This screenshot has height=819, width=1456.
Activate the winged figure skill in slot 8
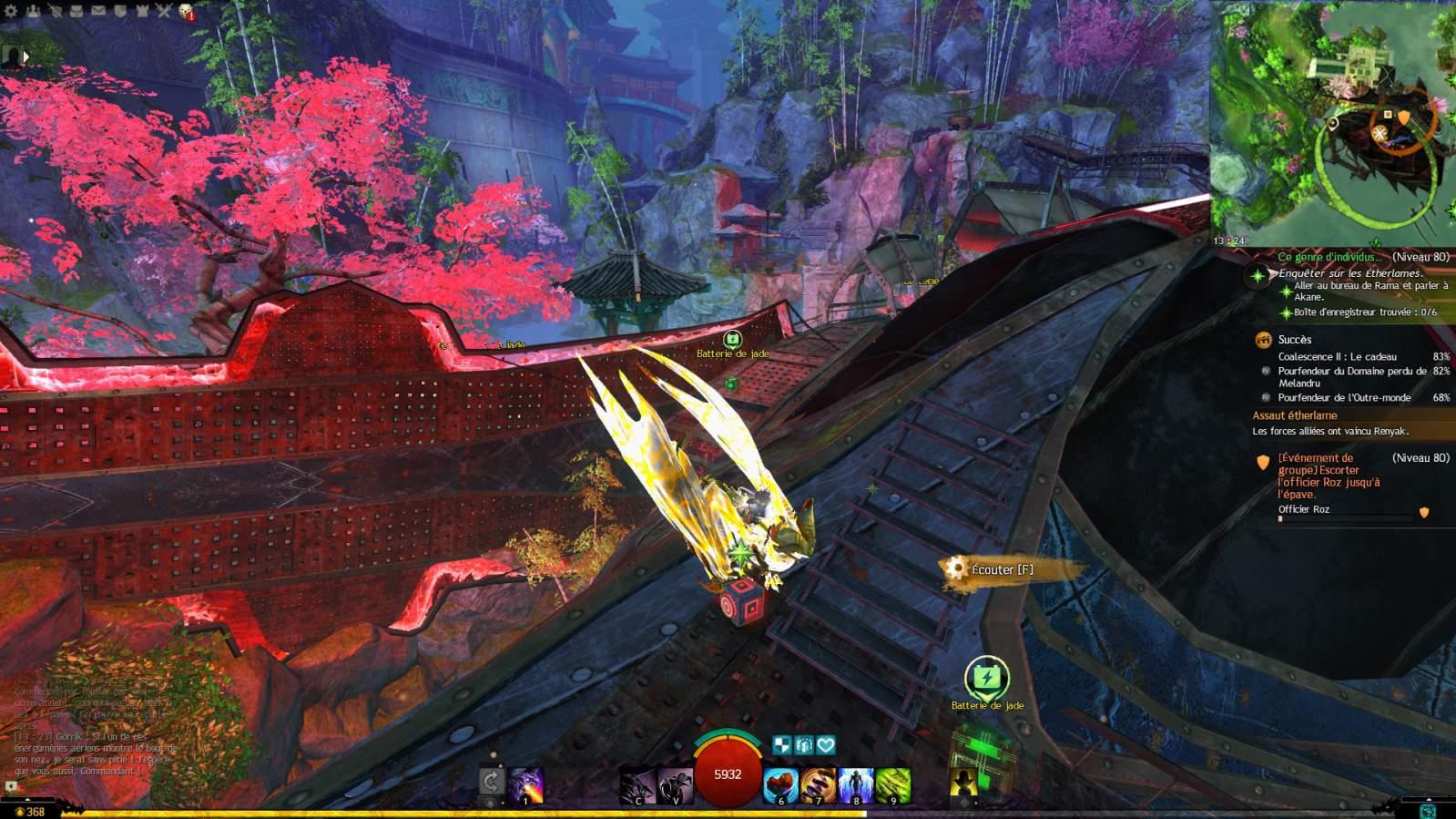coord(856,785)
